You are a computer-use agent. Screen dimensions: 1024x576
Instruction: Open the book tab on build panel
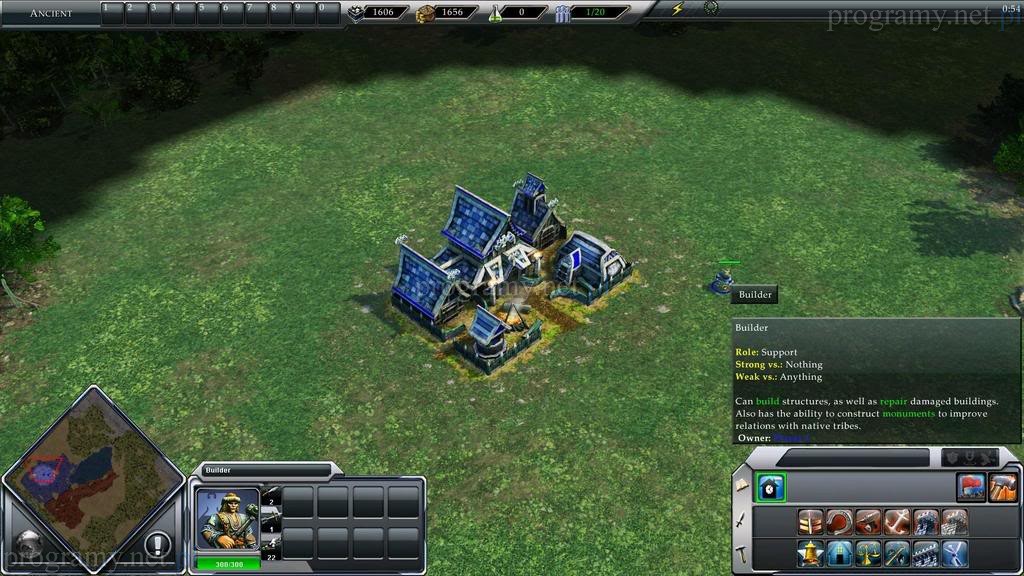coord(741,485)
